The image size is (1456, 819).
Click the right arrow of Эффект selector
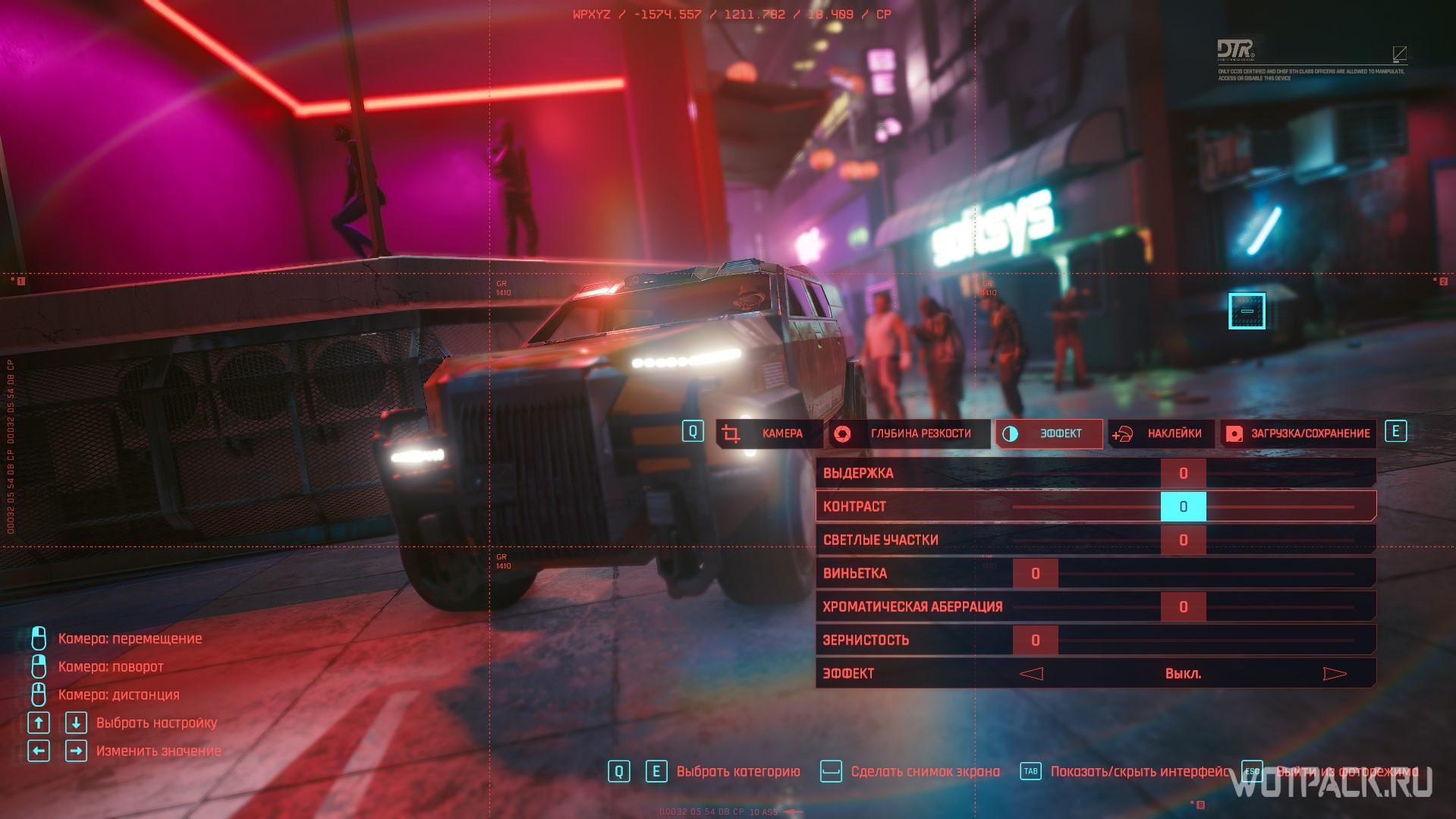[1335, 673]
